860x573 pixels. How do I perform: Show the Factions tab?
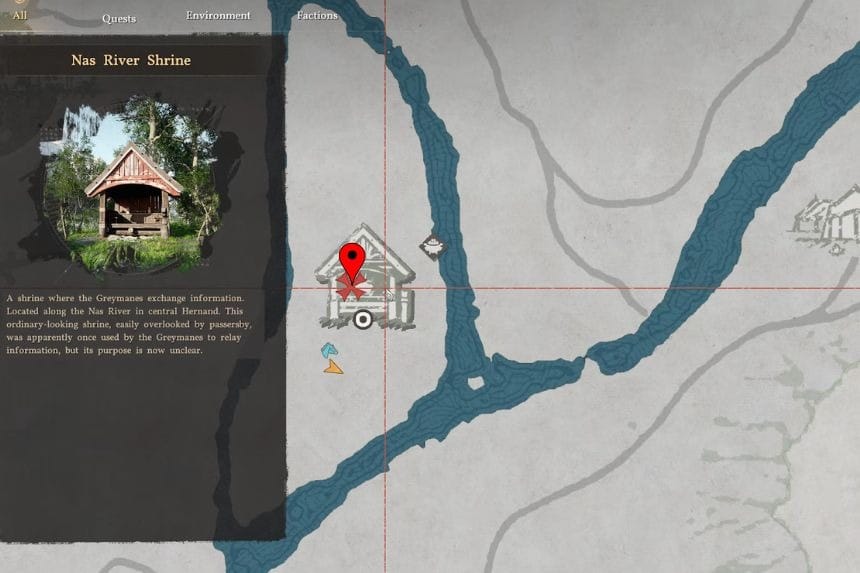tap(317, 16)
